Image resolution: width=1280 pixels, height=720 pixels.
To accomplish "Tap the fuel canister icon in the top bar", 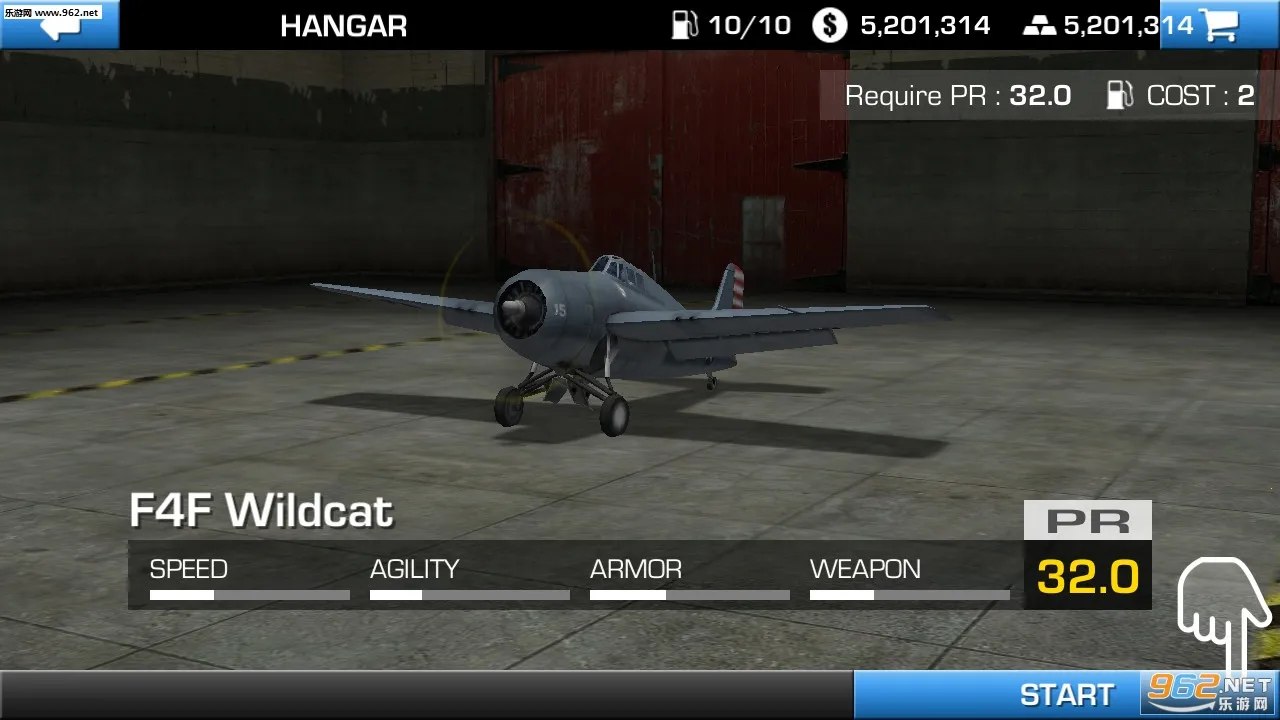I will [686, 25].
